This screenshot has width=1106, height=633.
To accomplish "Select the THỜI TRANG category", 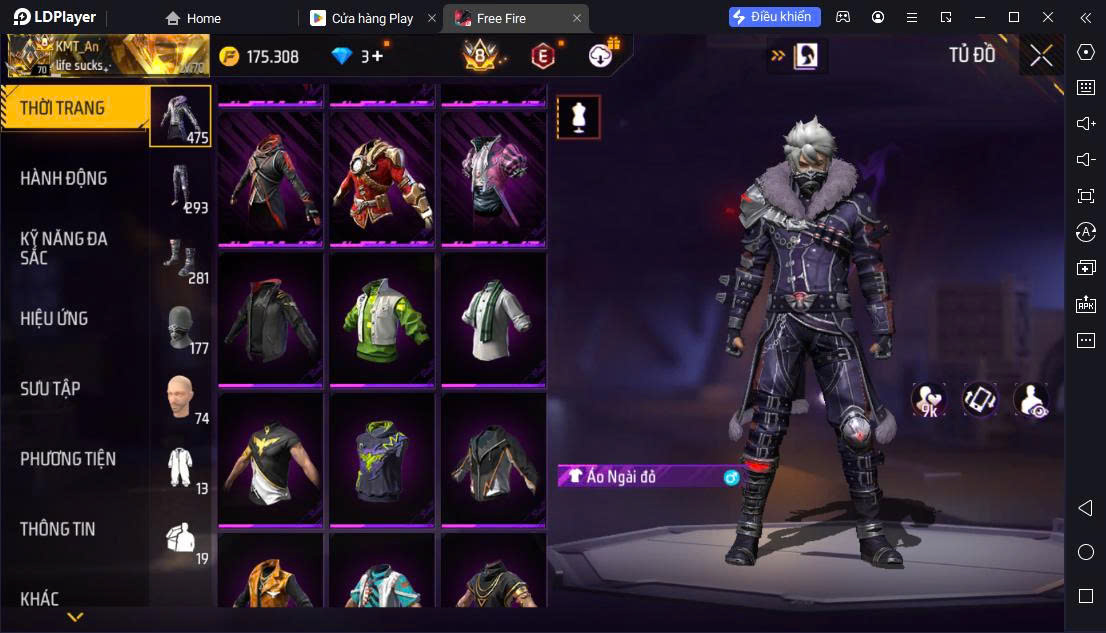I will (63, 108).
